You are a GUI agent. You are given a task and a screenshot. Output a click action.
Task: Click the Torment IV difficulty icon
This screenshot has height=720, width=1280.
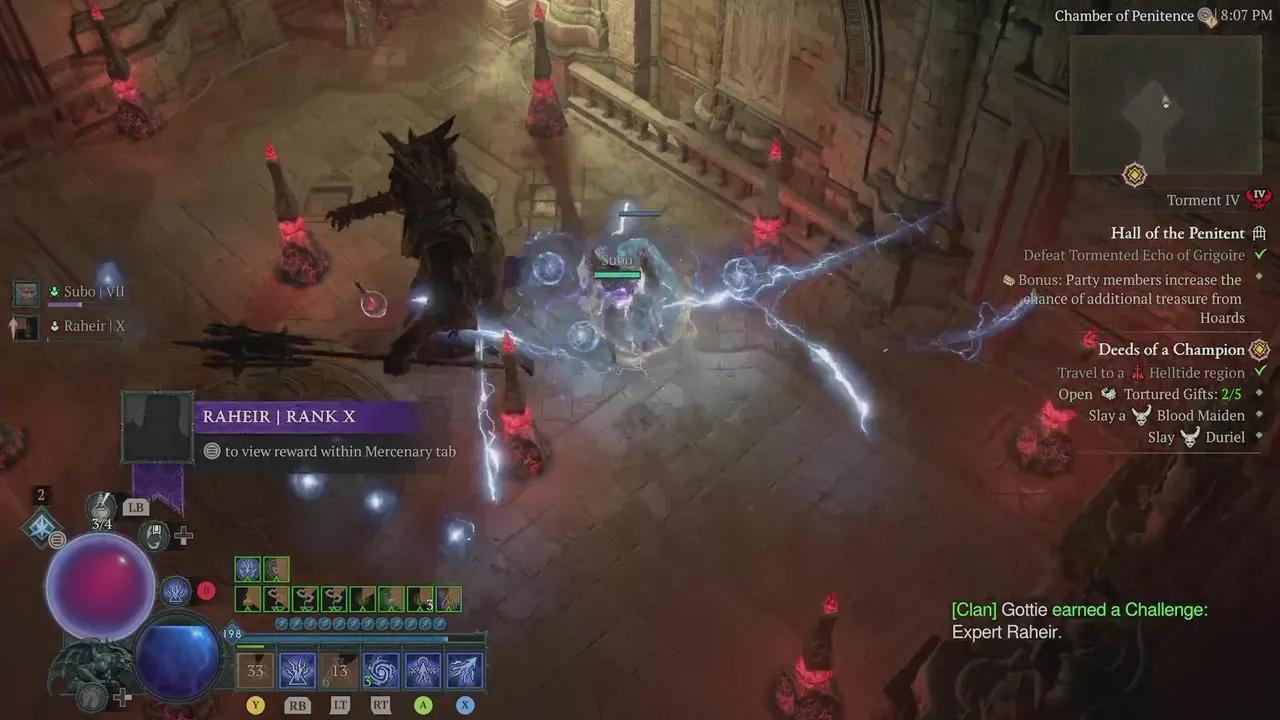(x=1260, y=198)
